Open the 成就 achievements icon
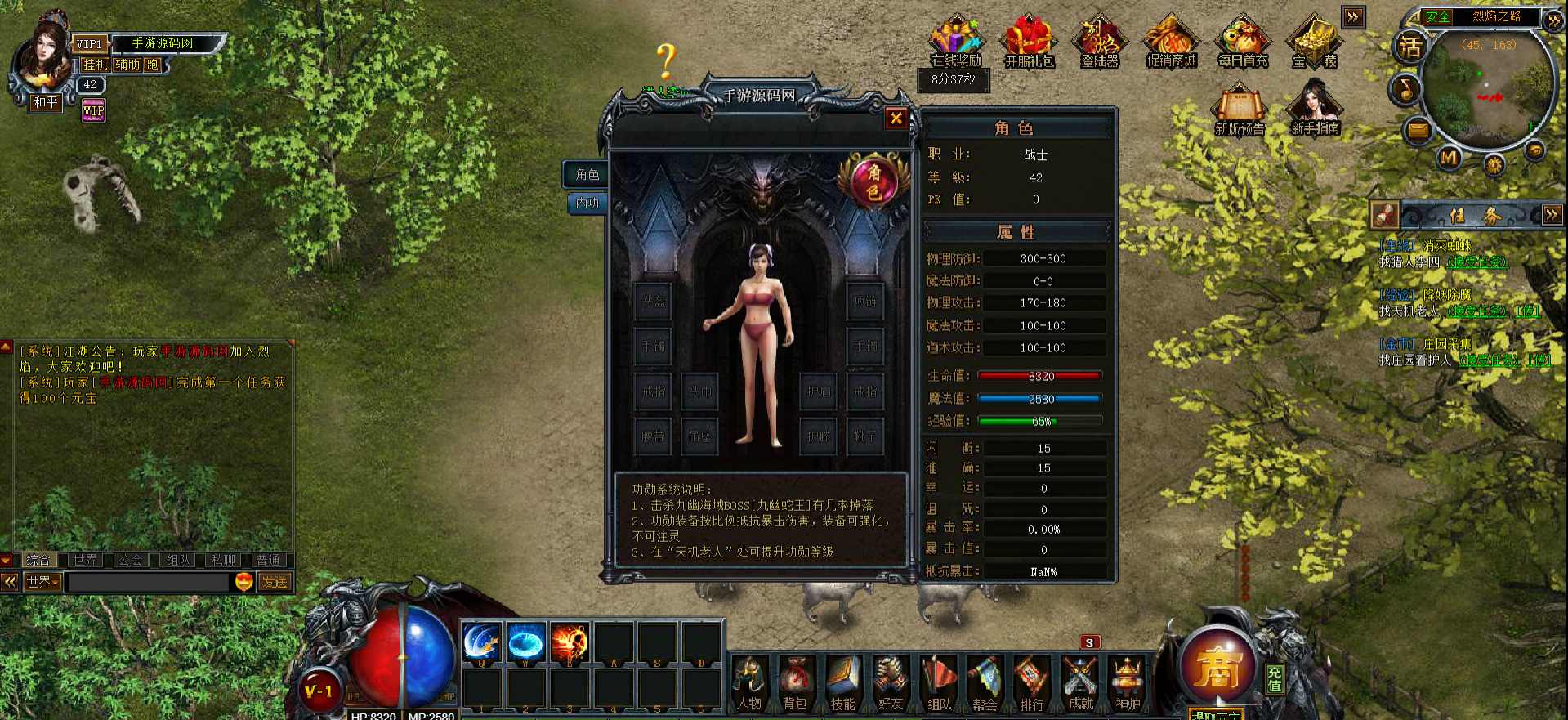The image size is (1568, 720). (x=1080, y=683)
